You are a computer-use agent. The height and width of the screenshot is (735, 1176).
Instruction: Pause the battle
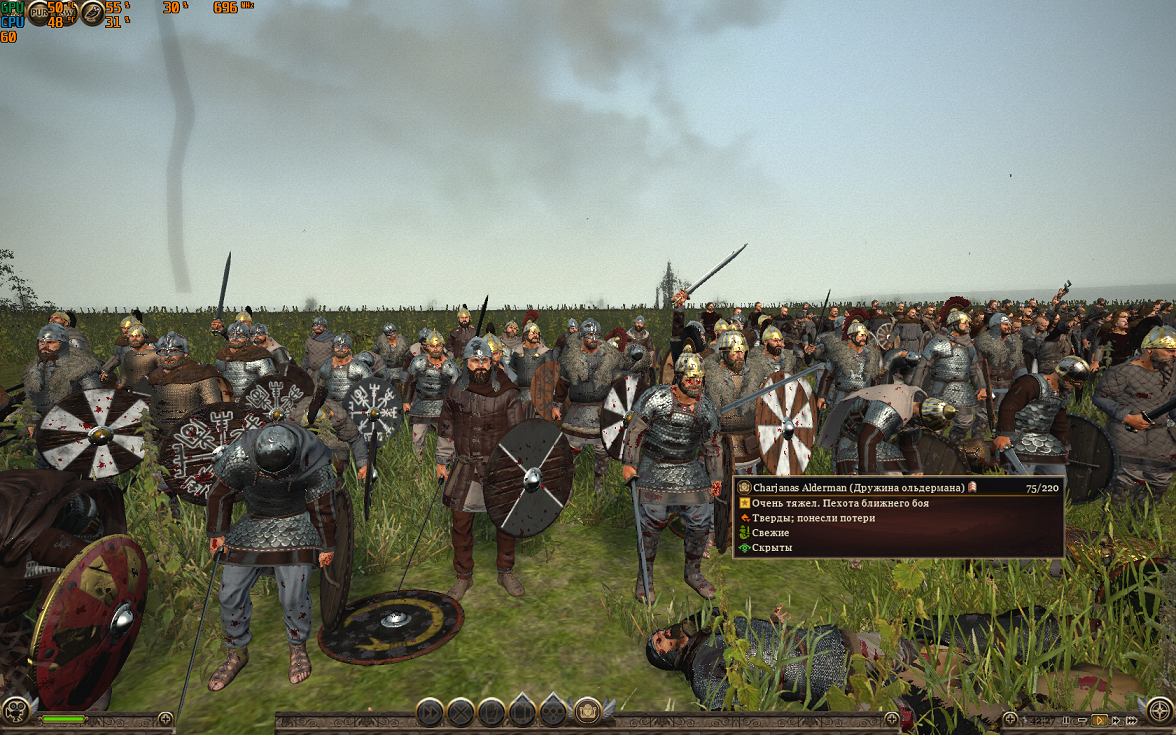1066,719
